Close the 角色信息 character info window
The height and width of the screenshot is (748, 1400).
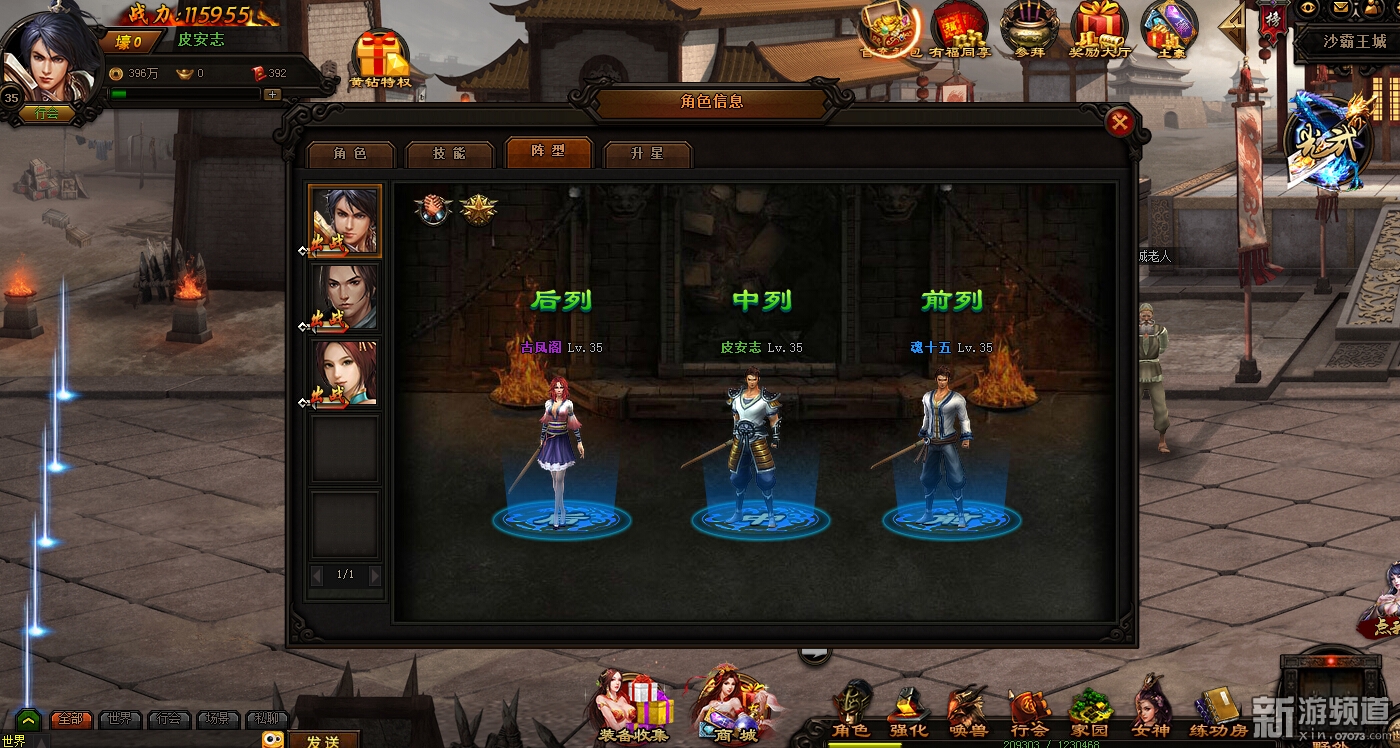[x=1120, y=122]
